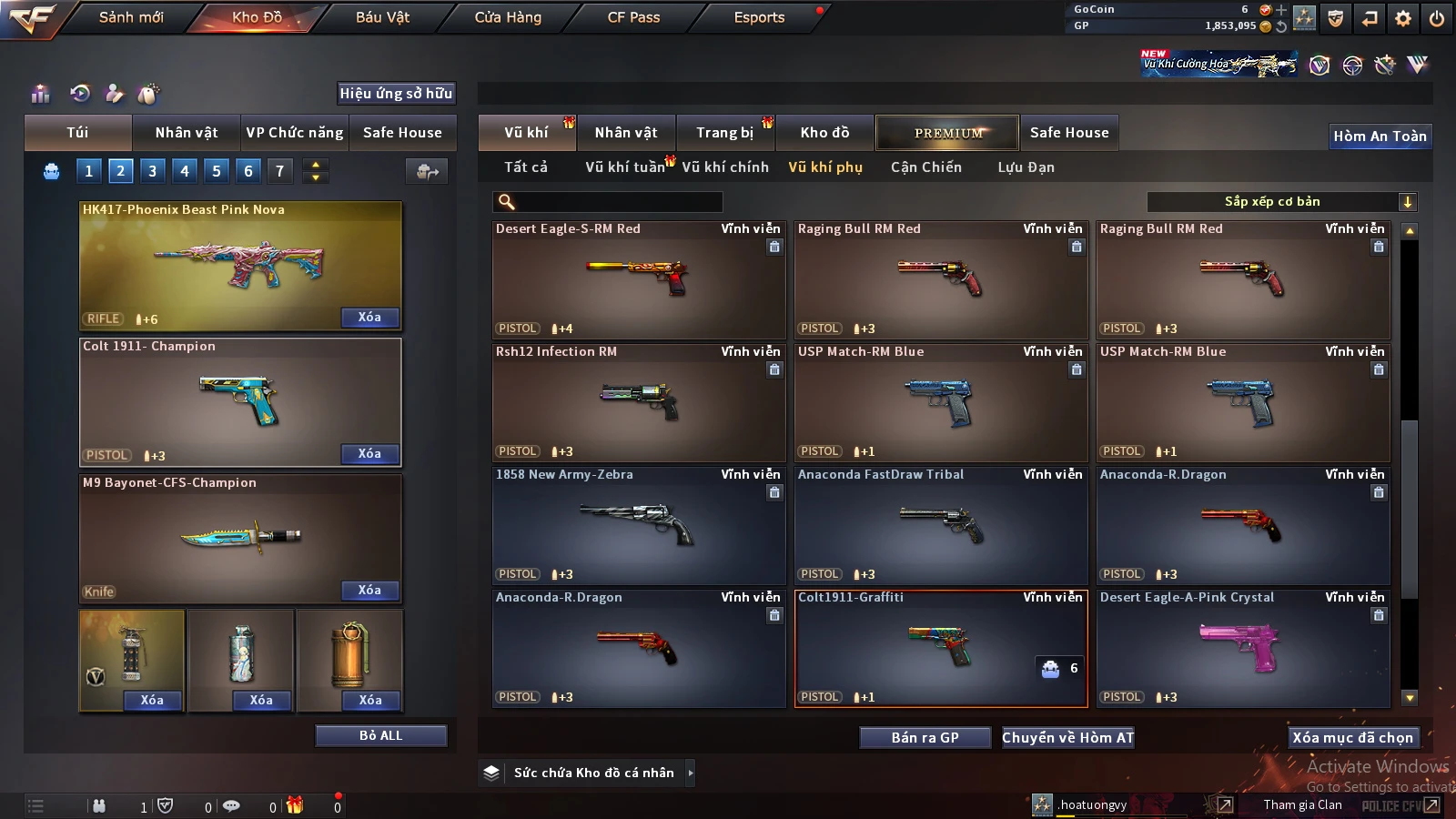
Task: Open the gear settings icon
Action: [1403, 18]
